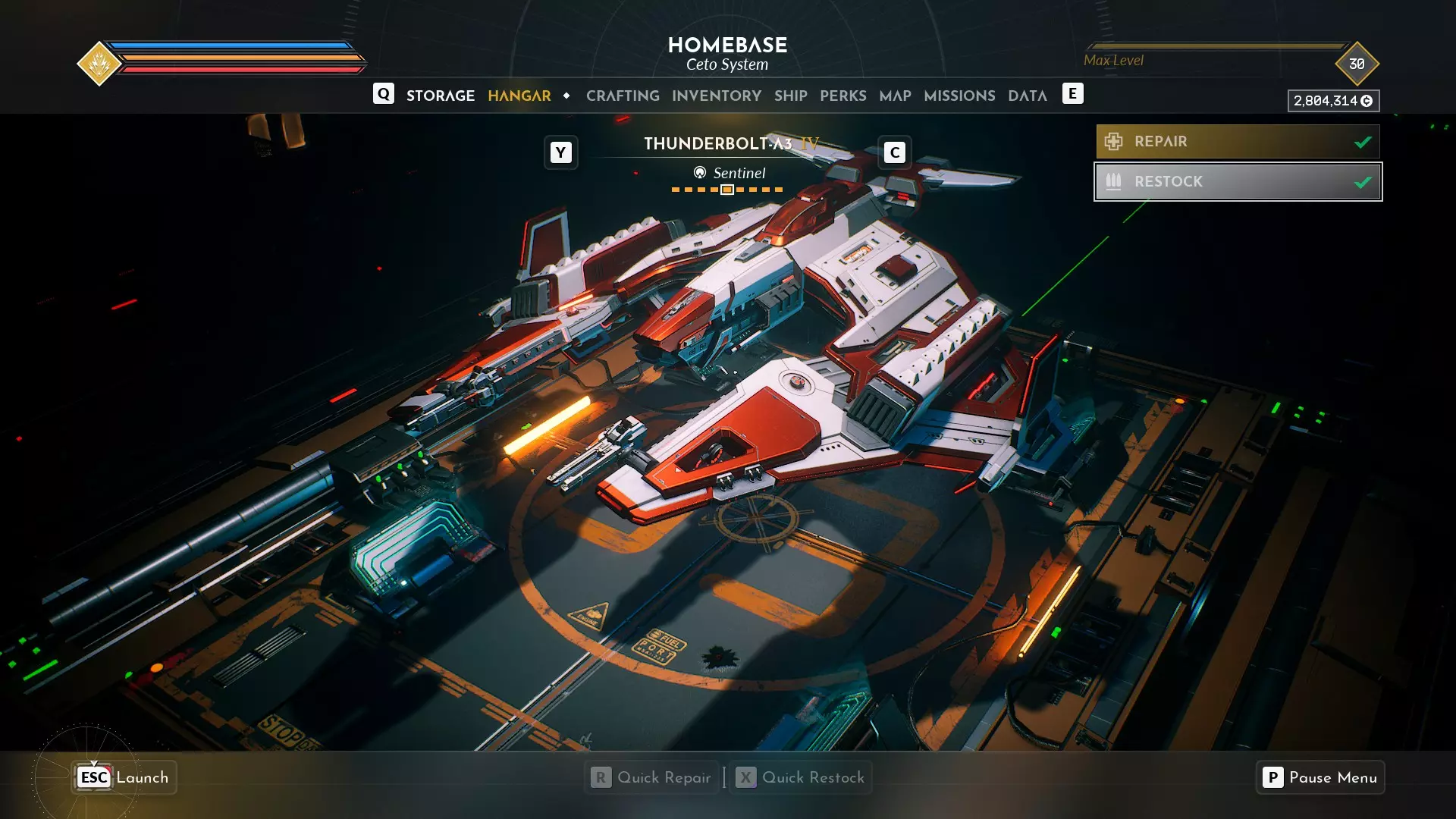Select the Hangar tab
Image resolution: width=1456 pixels, height=819 pixels.
(519, 96)
